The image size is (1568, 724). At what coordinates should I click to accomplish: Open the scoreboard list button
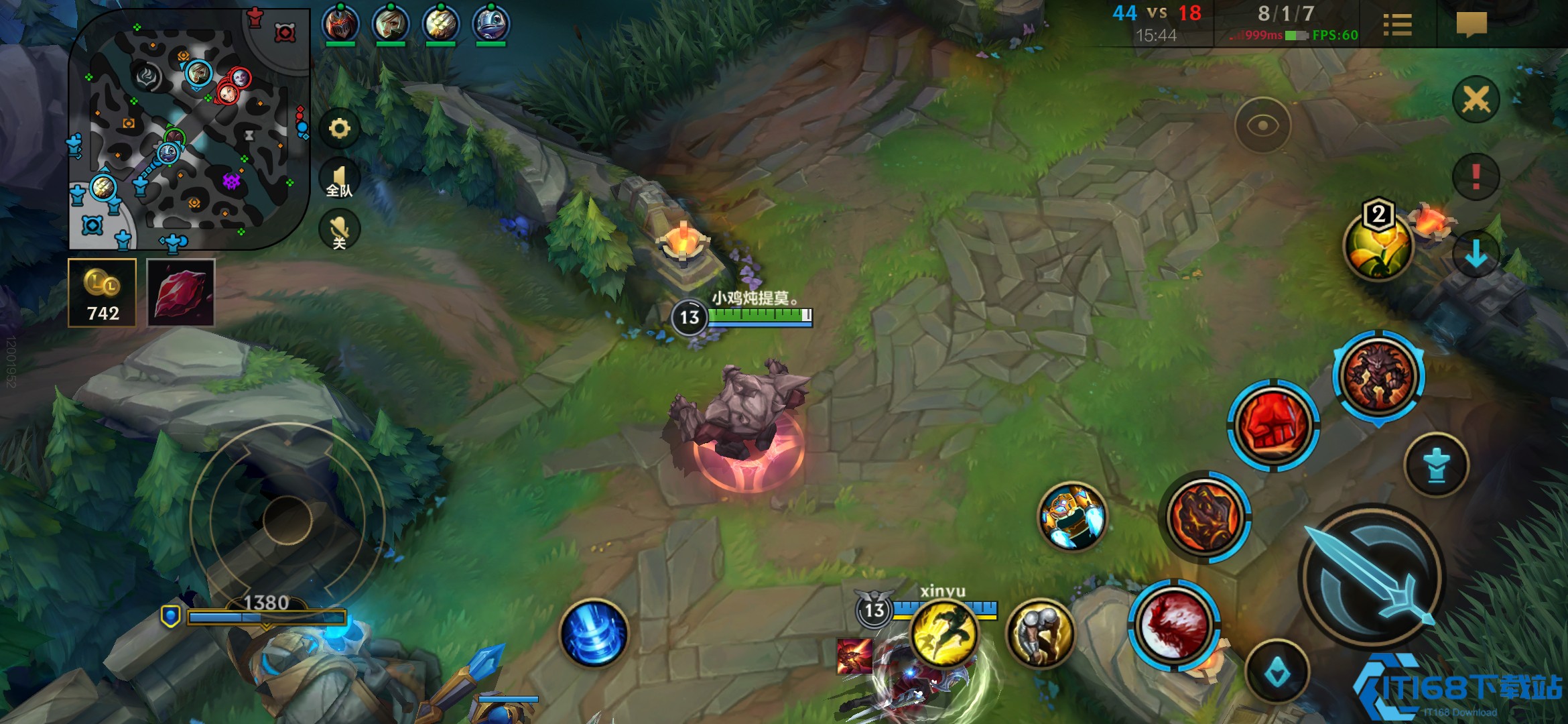[1397, 25]
